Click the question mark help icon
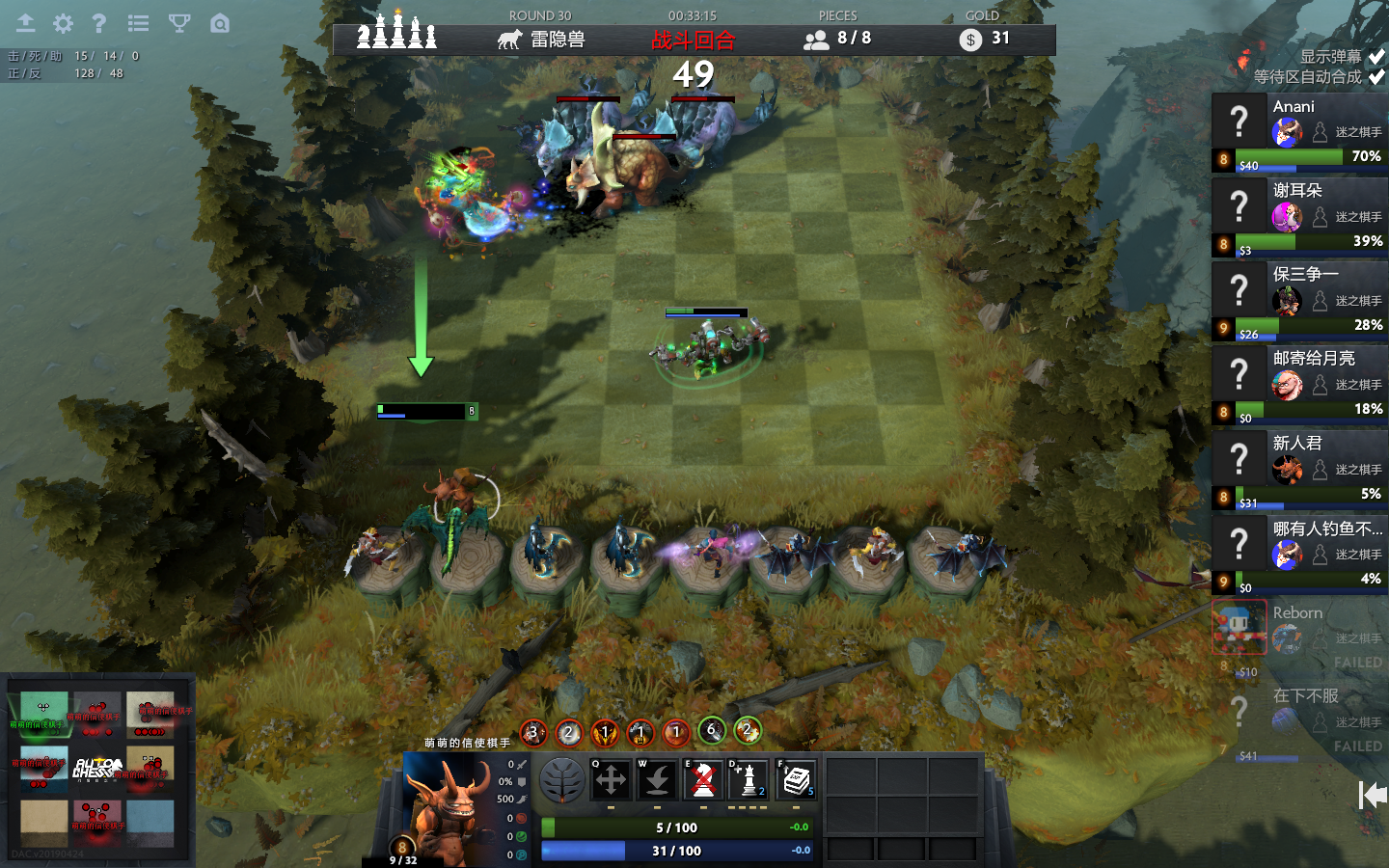1389x868 pixels. point(98,23)
